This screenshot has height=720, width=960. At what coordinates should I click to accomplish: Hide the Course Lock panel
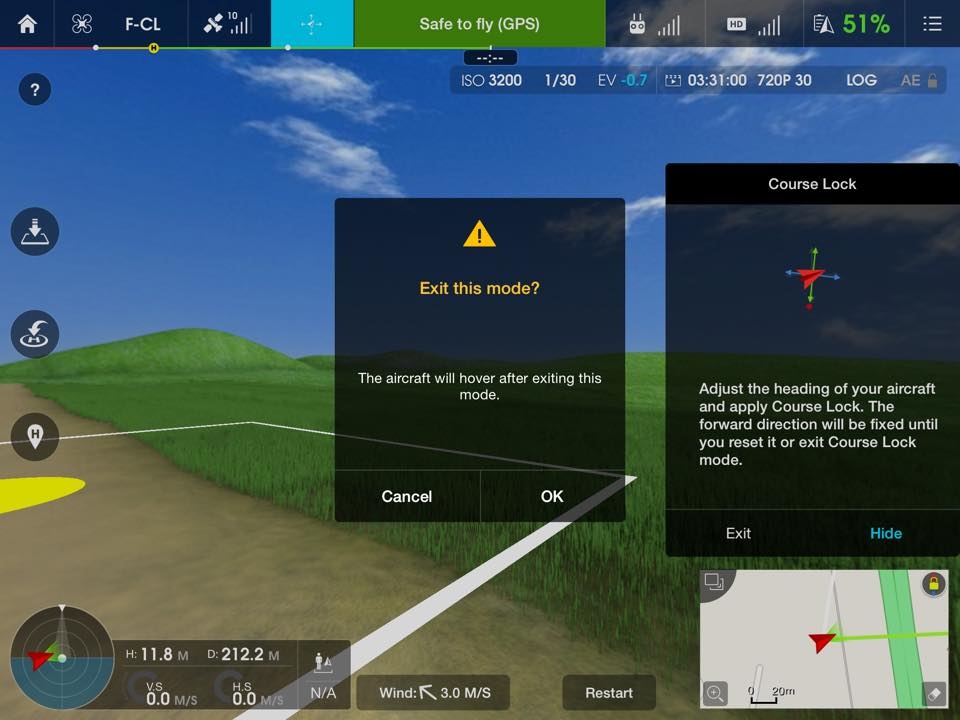(885, 533)
